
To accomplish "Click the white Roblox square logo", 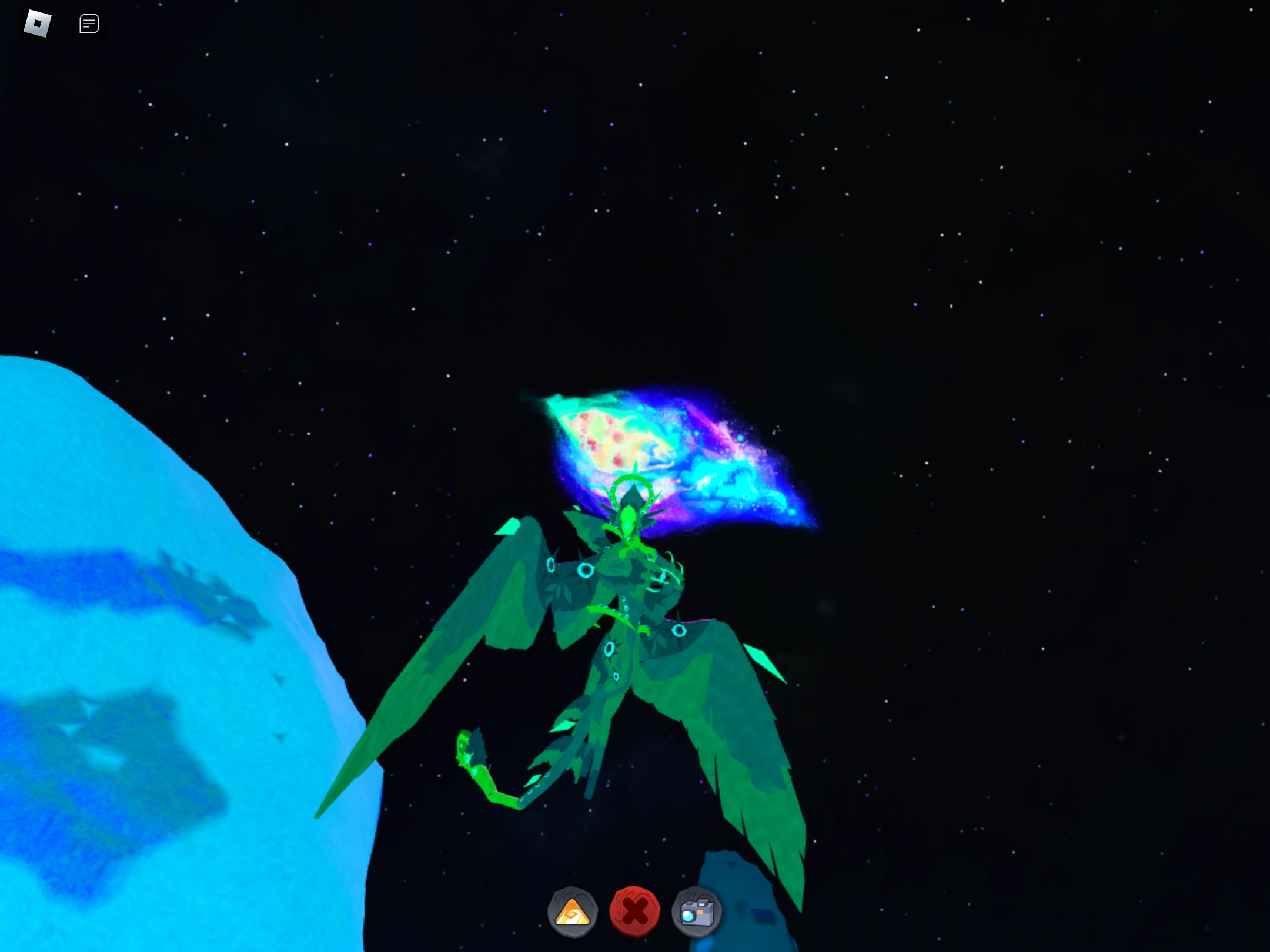I will 36,23.
